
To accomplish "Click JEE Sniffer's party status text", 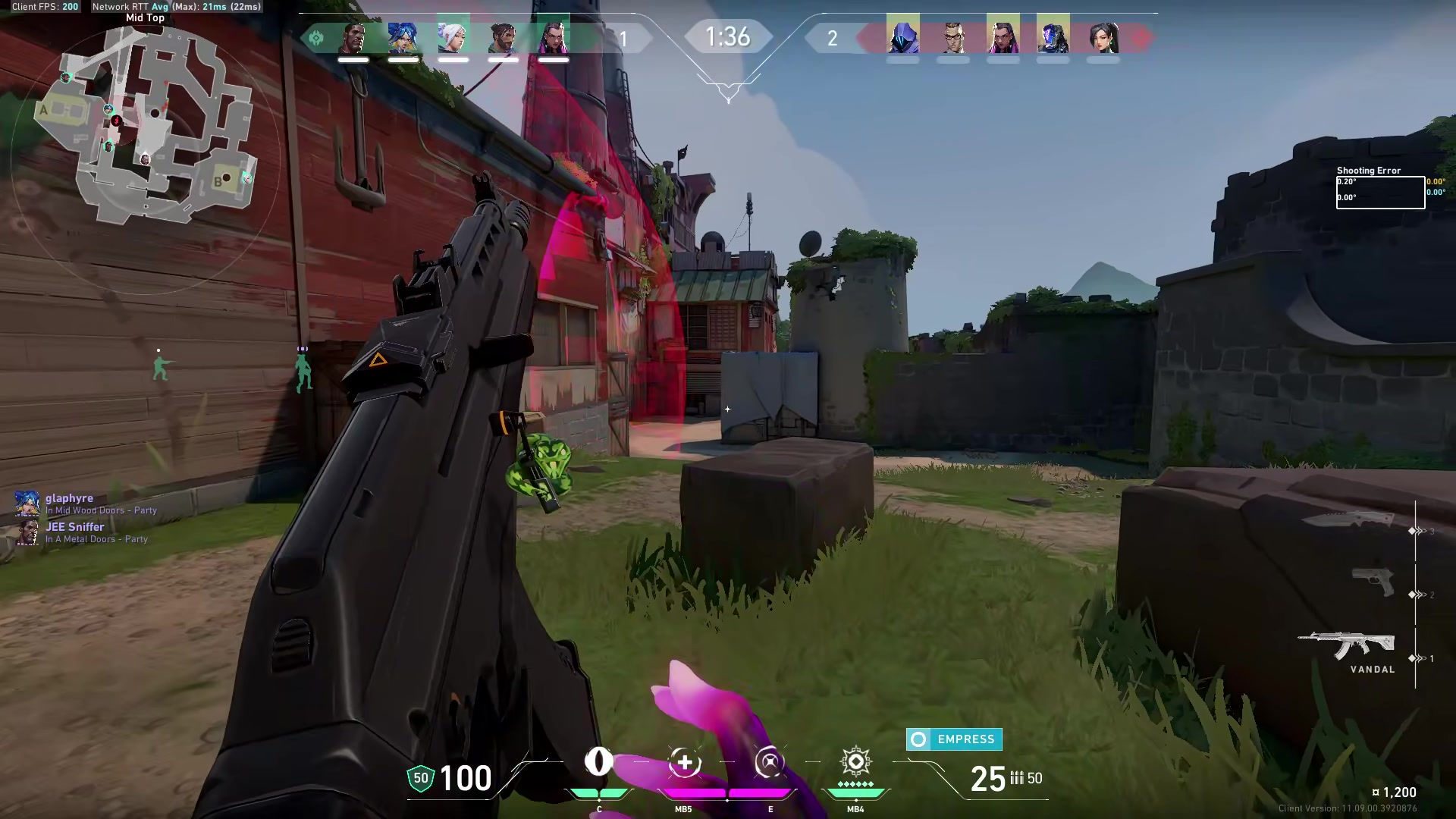I will click(99, 539).
